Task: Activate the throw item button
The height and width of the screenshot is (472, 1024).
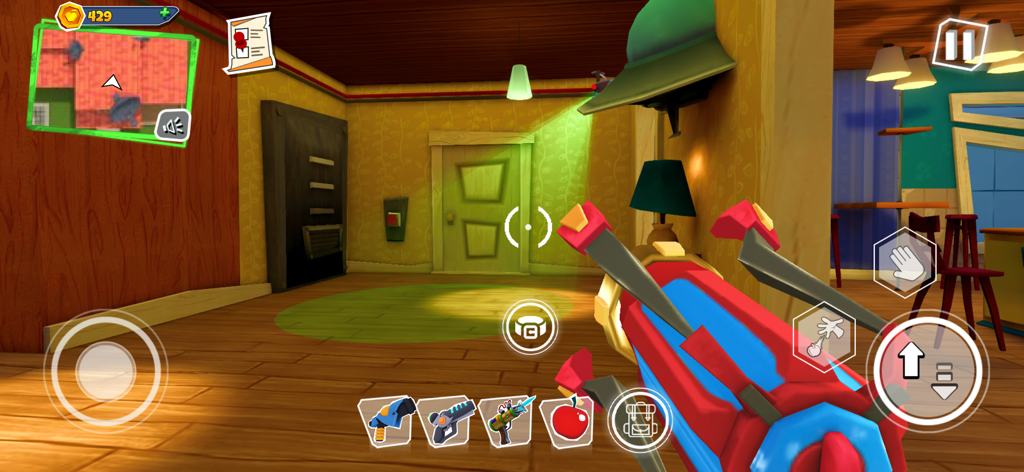Action: pos(824,335)
